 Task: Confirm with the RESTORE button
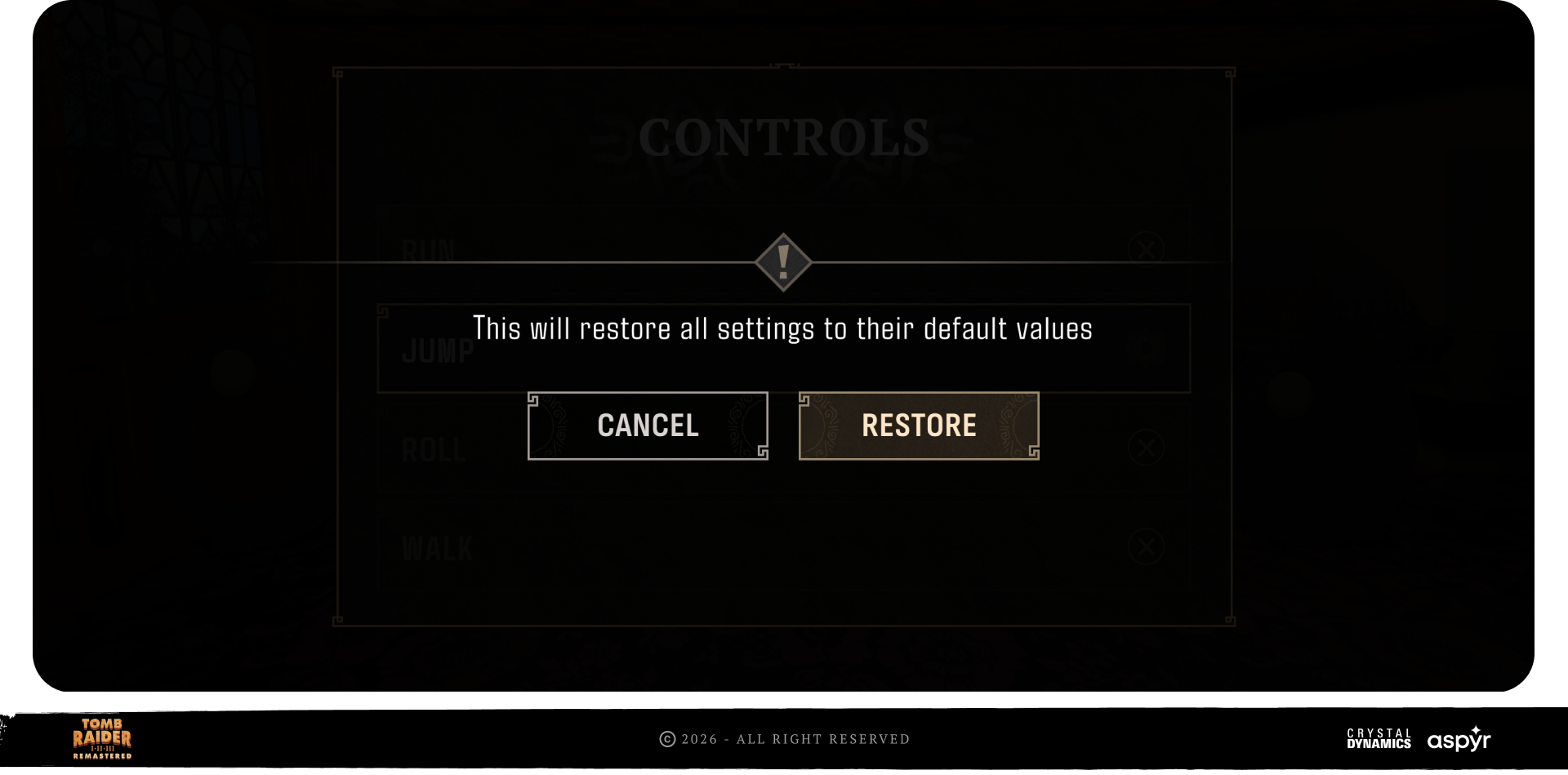919,425
